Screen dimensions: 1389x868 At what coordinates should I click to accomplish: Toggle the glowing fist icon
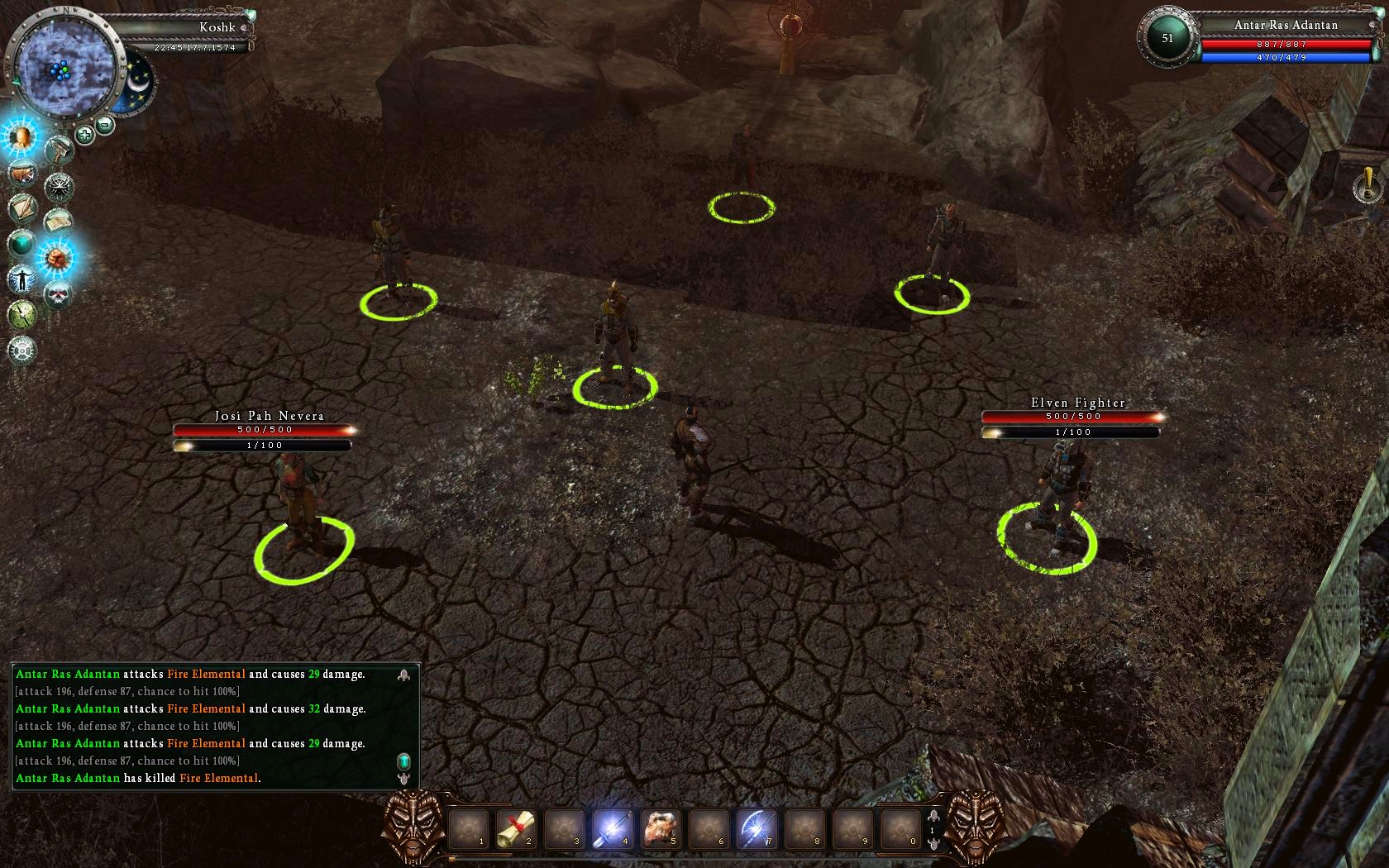pyautogui.click(x=57, y=258)
